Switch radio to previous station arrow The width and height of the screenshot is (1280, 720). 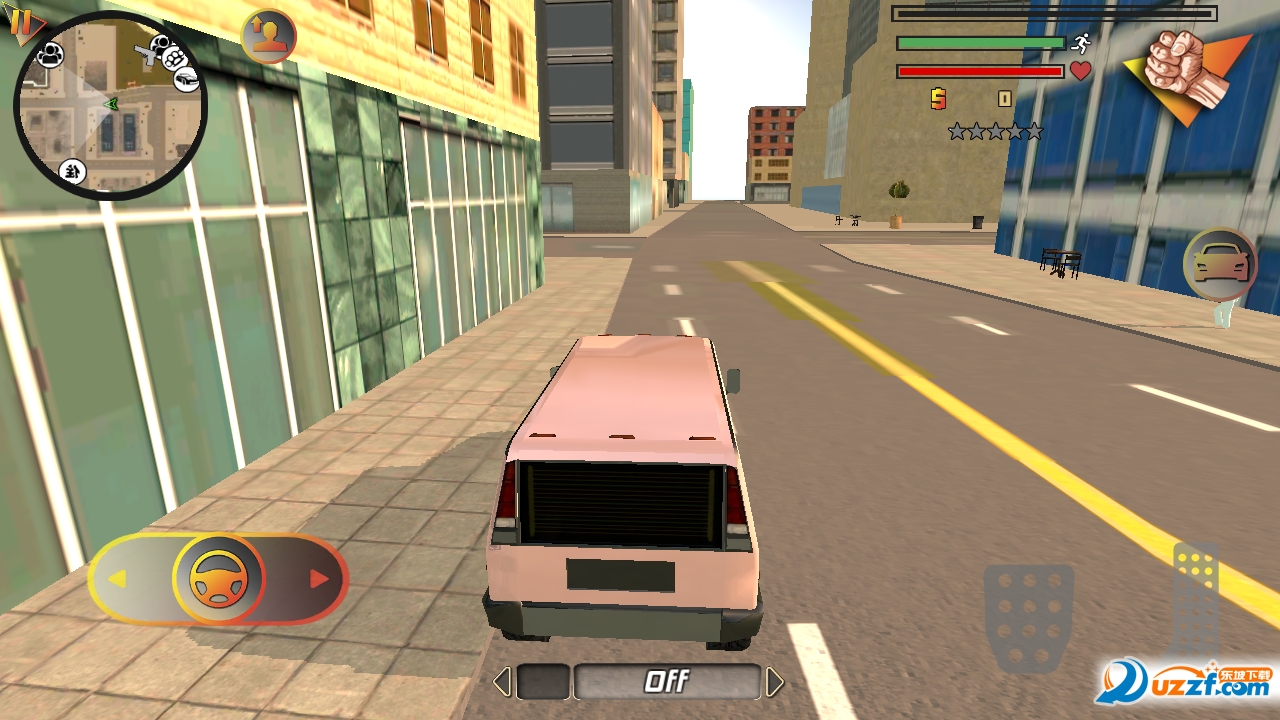click(x=502, y=682)
